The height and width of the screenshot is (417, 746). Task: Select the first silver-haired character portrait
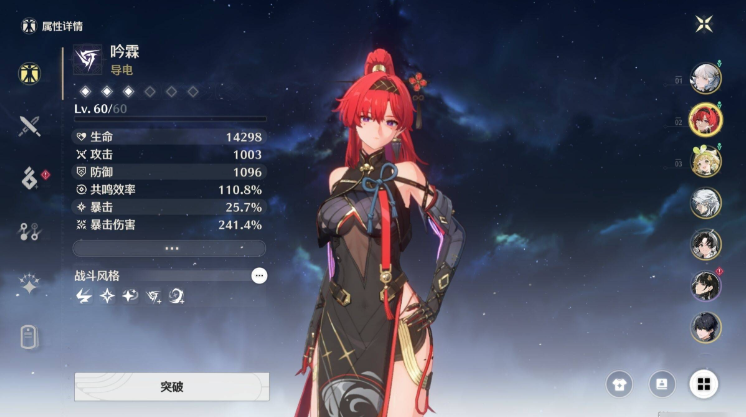(x=705, y=79)
